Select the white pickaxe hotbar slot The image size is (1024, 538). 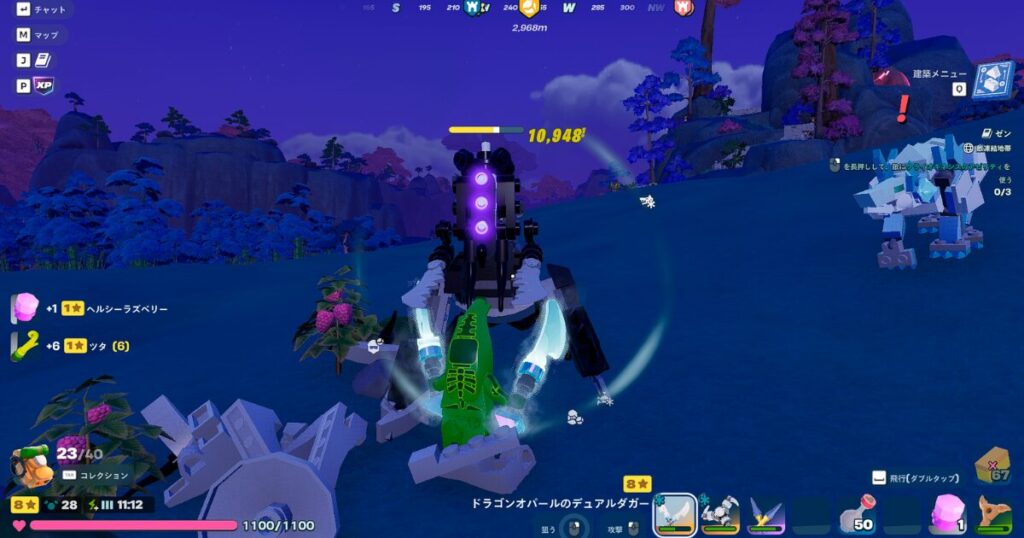pyautogui.click(x=720, y=515)
